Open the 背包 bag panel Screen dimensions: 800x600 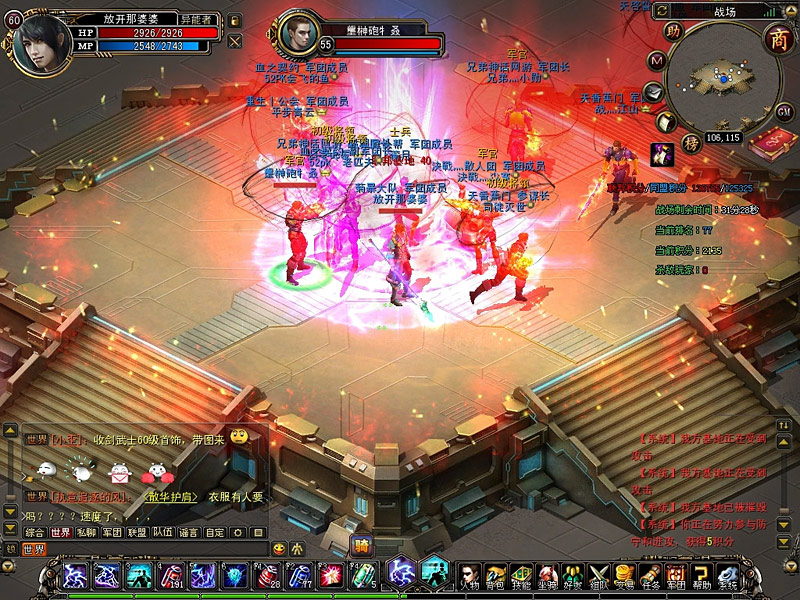click(496, 577)
